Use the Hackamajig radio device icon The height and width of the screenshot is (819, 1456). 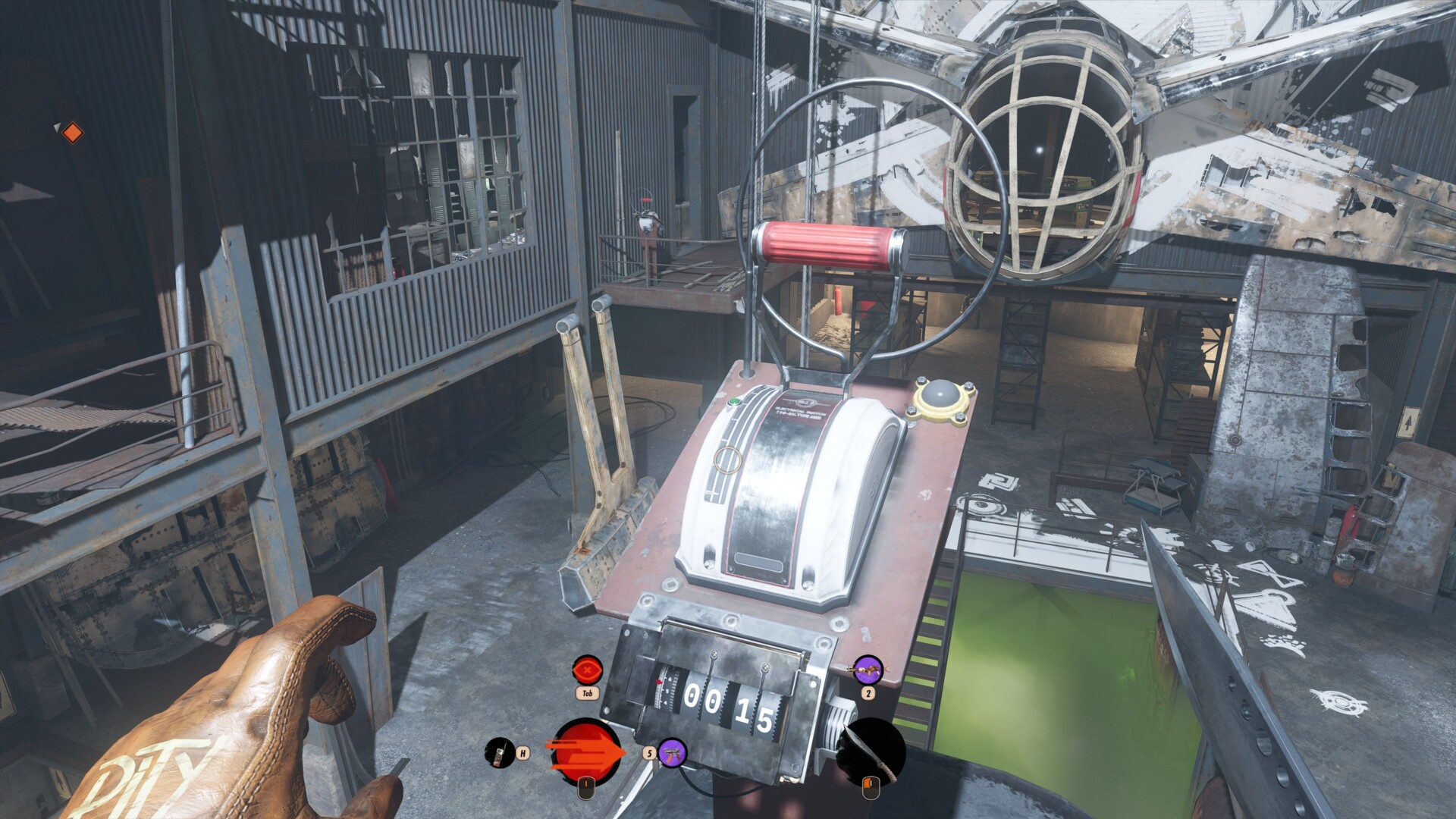pyautogui.click(x=499, y=752)
